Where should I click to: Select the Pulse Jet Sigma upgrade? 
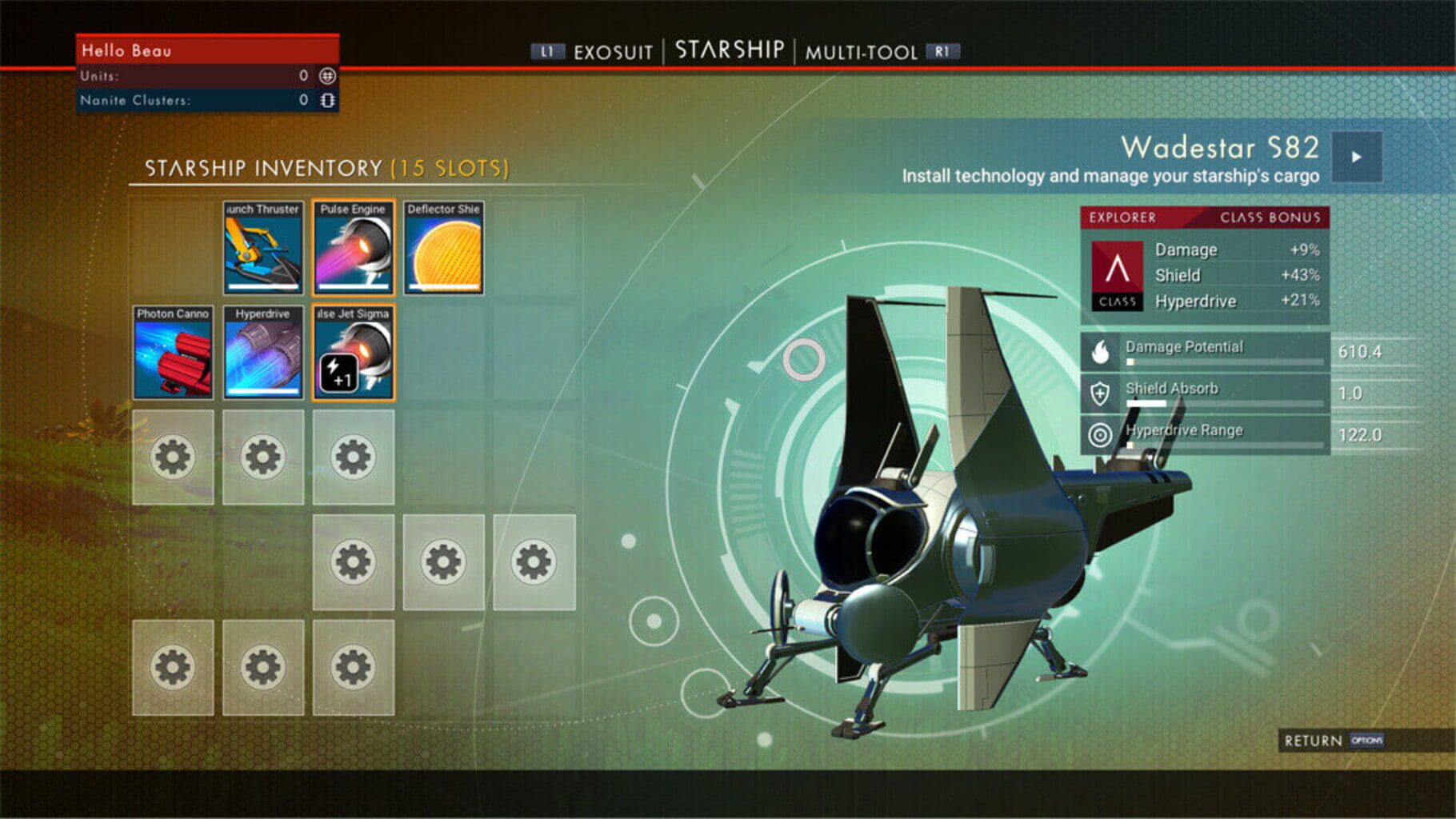pyautogui.click(x=354, y=354)
